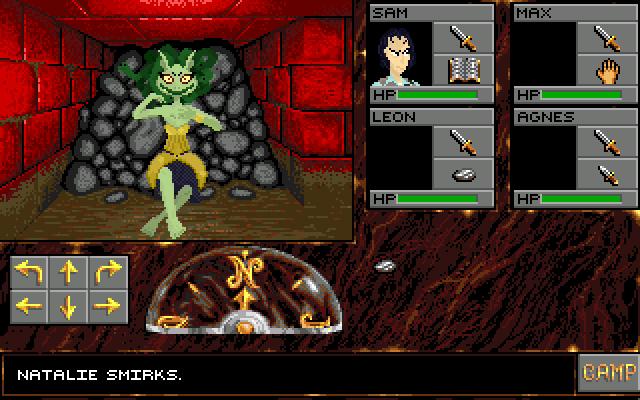Open Sam's spellbook
The width and height of the screenshot is (640, 400).
coord(462,70)
